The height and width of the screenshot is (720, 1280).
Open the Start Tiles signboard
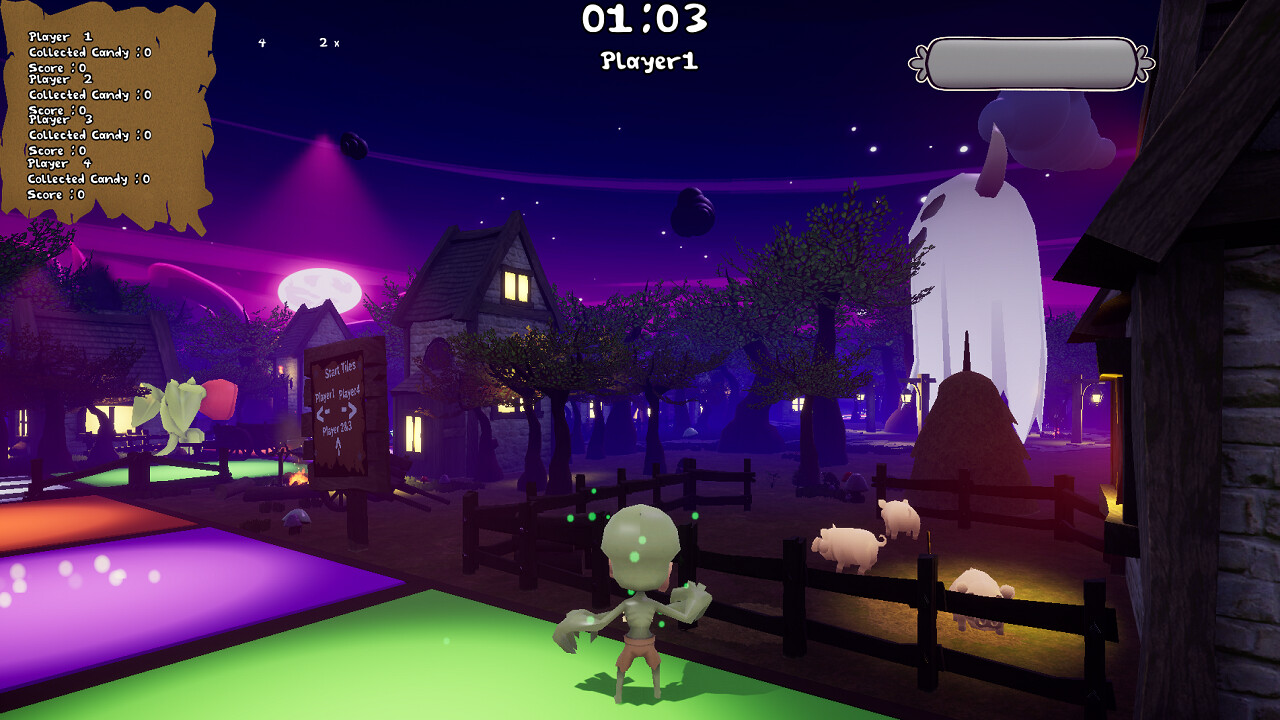[x=340, y=369]
